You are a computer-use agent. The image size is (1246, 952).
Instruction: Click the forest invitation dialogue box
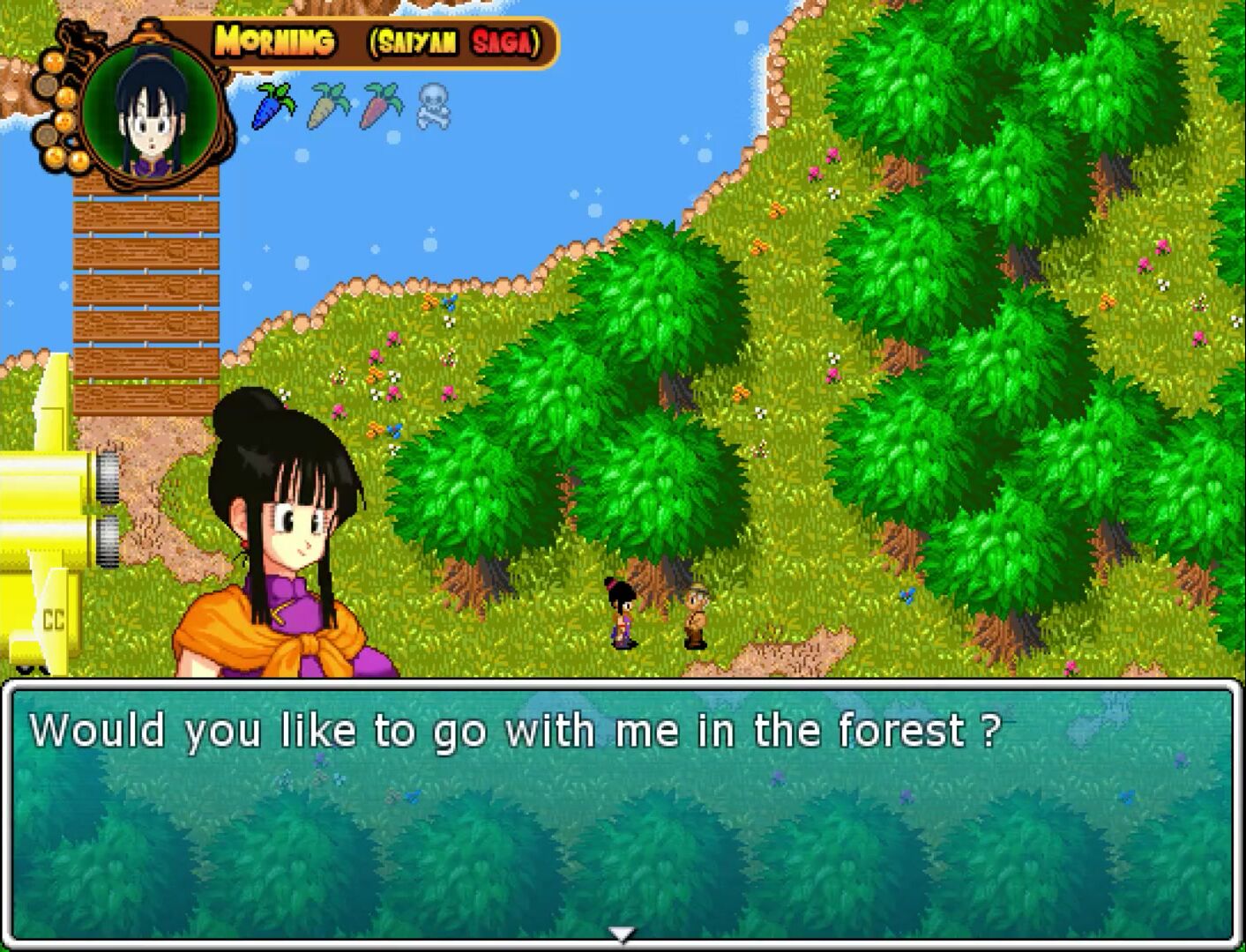(x=622, y=811)
